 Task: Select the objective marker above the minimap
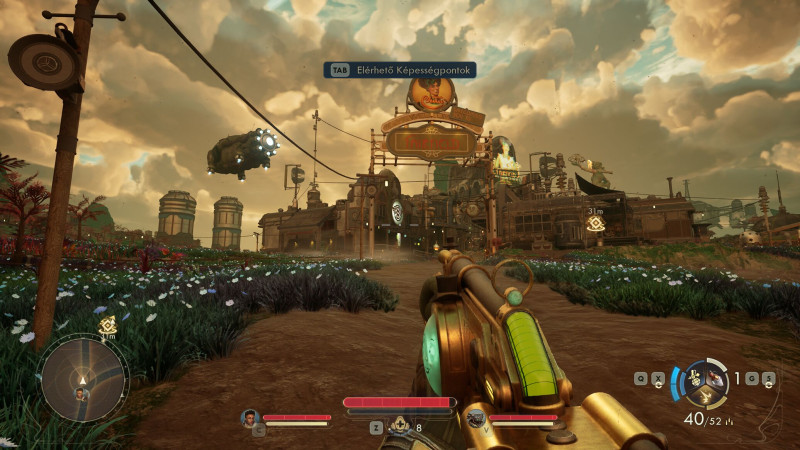tap(107, 324)
